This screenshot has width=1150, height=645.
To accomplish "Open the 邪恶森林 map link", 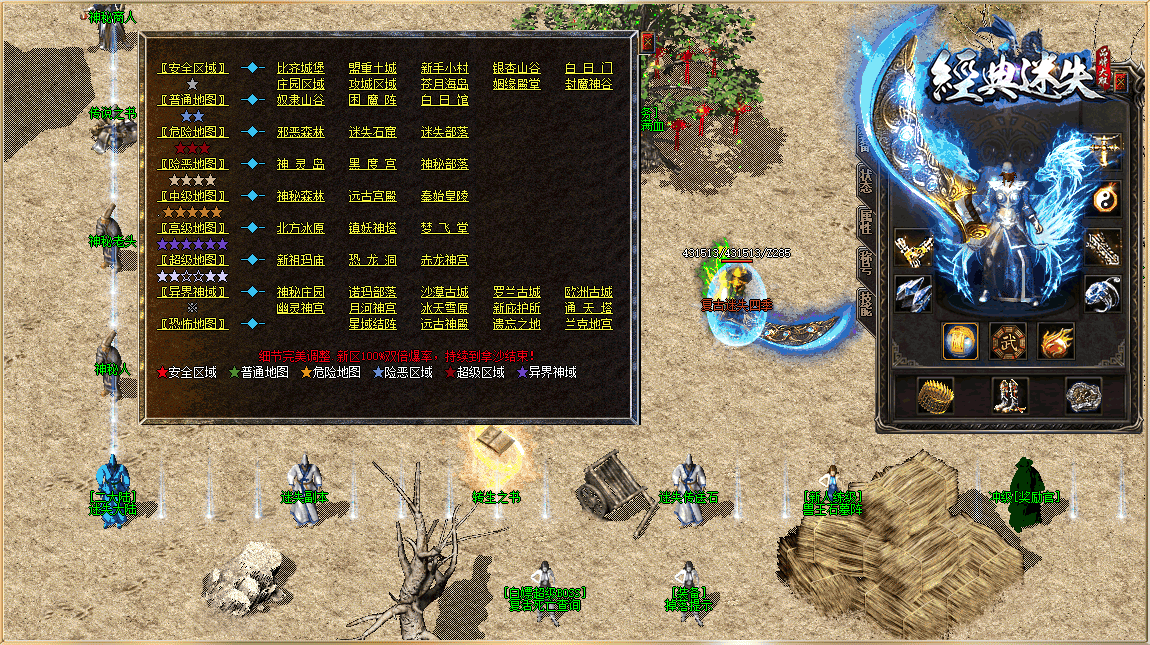I will tap(301, 132).
